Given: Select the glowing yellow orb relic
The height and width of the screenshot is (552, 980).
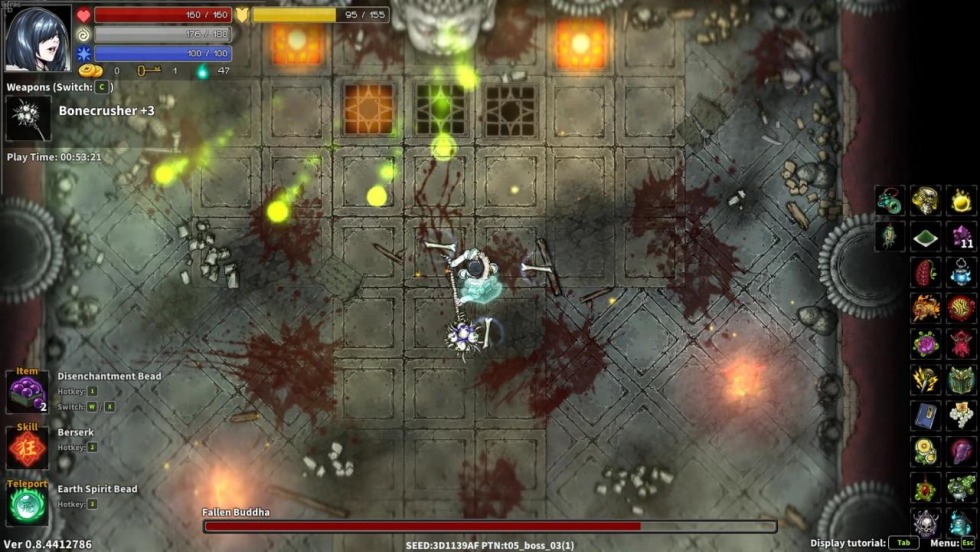Looking at the screenshot, I should coord(961,200).
